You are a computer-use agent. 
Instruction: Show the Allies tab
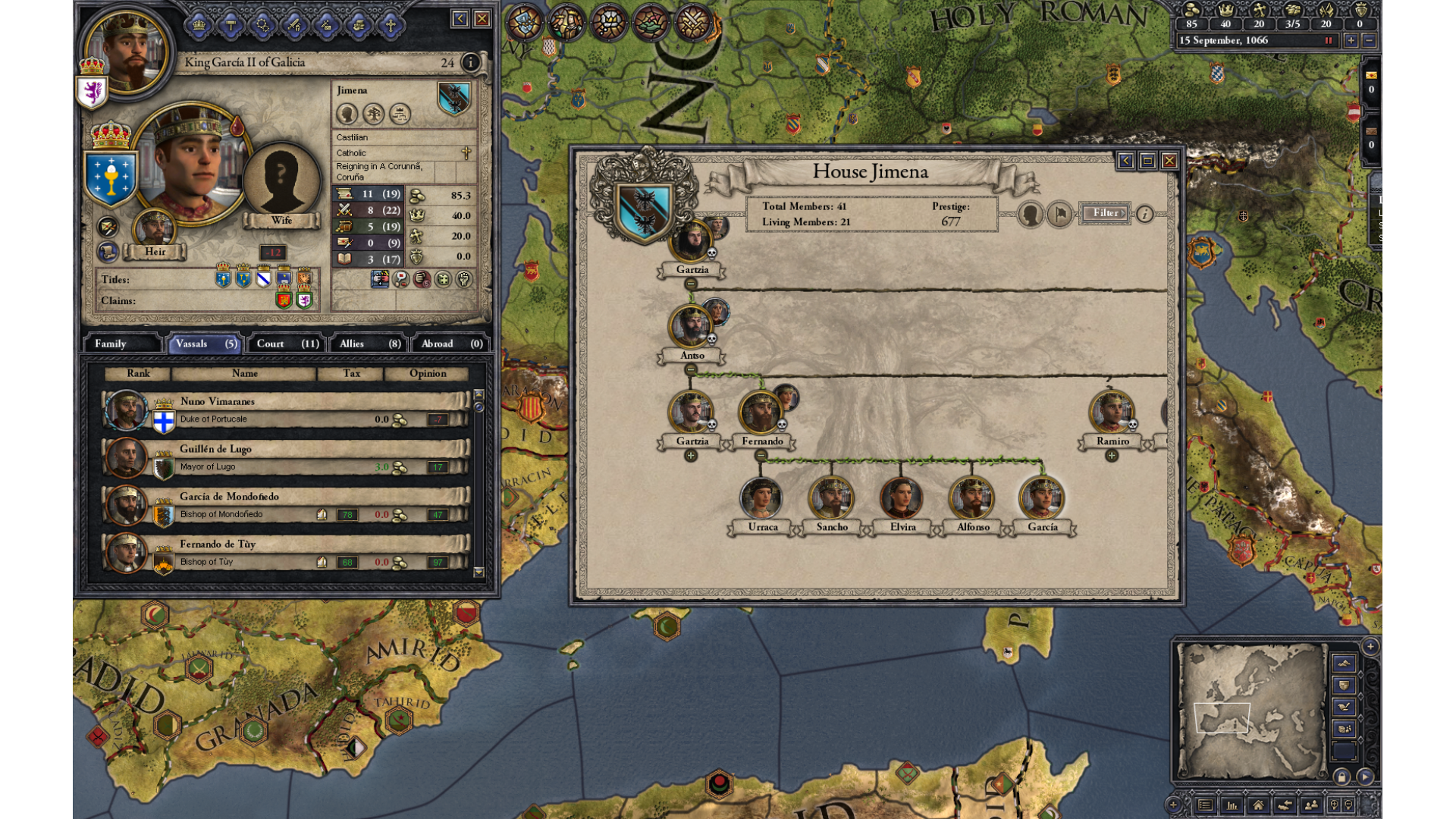pos(369,344)
